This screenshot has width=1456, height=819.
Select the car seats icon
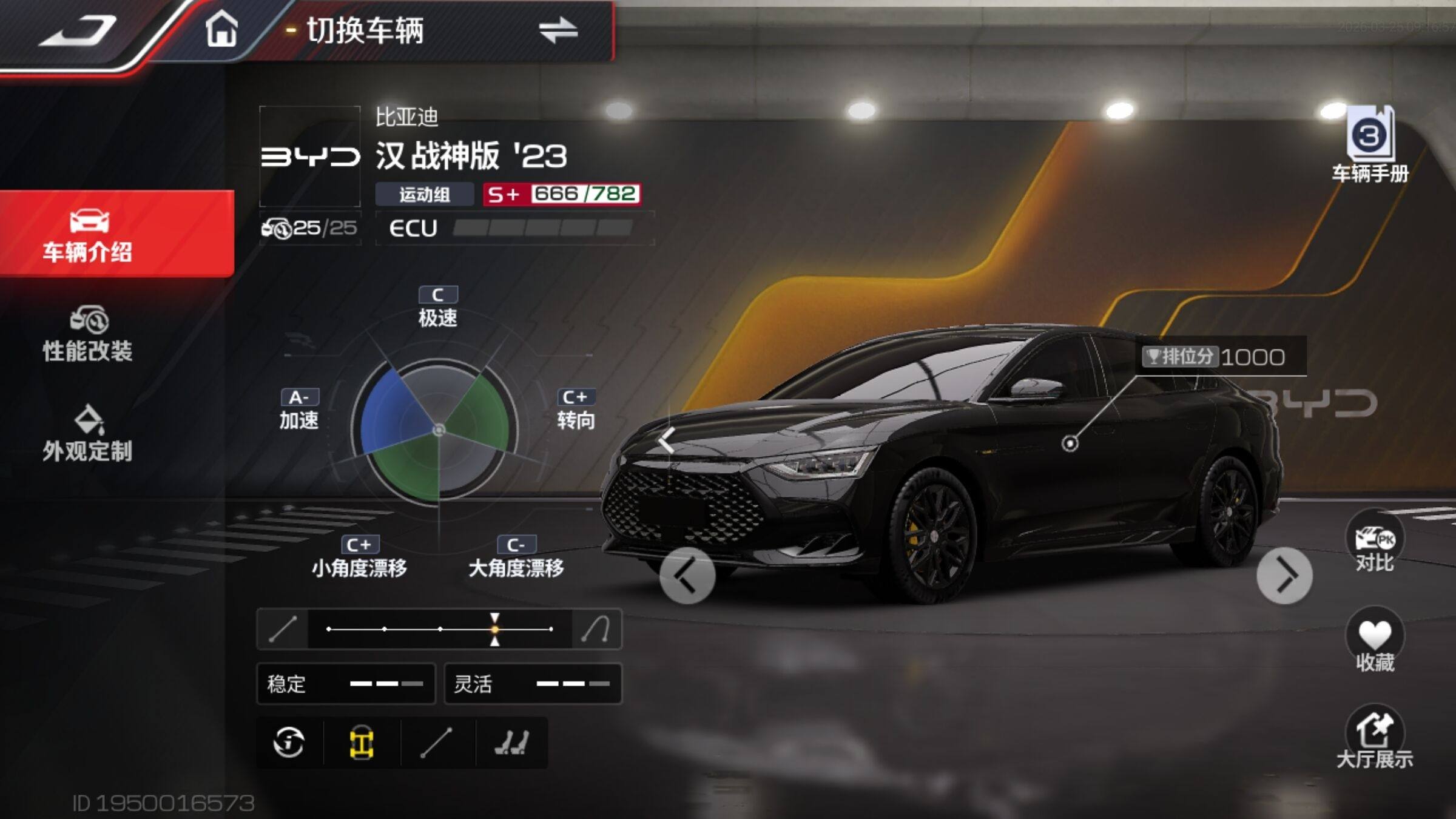point(511,743)
